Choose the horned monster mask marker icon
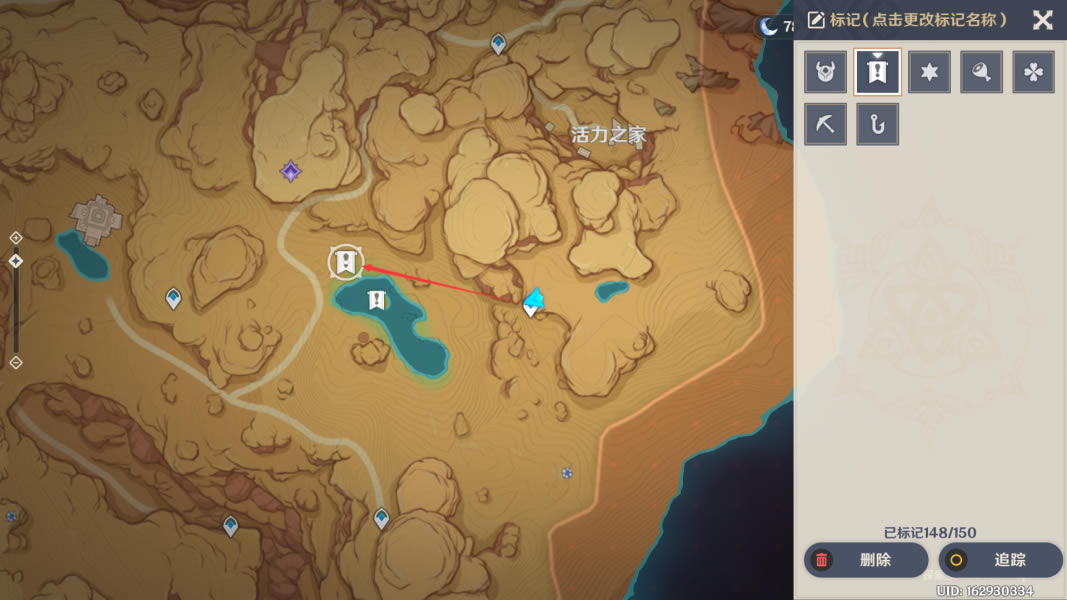The height and width of the screenshot is (600, 1067). tap(826, 72)
